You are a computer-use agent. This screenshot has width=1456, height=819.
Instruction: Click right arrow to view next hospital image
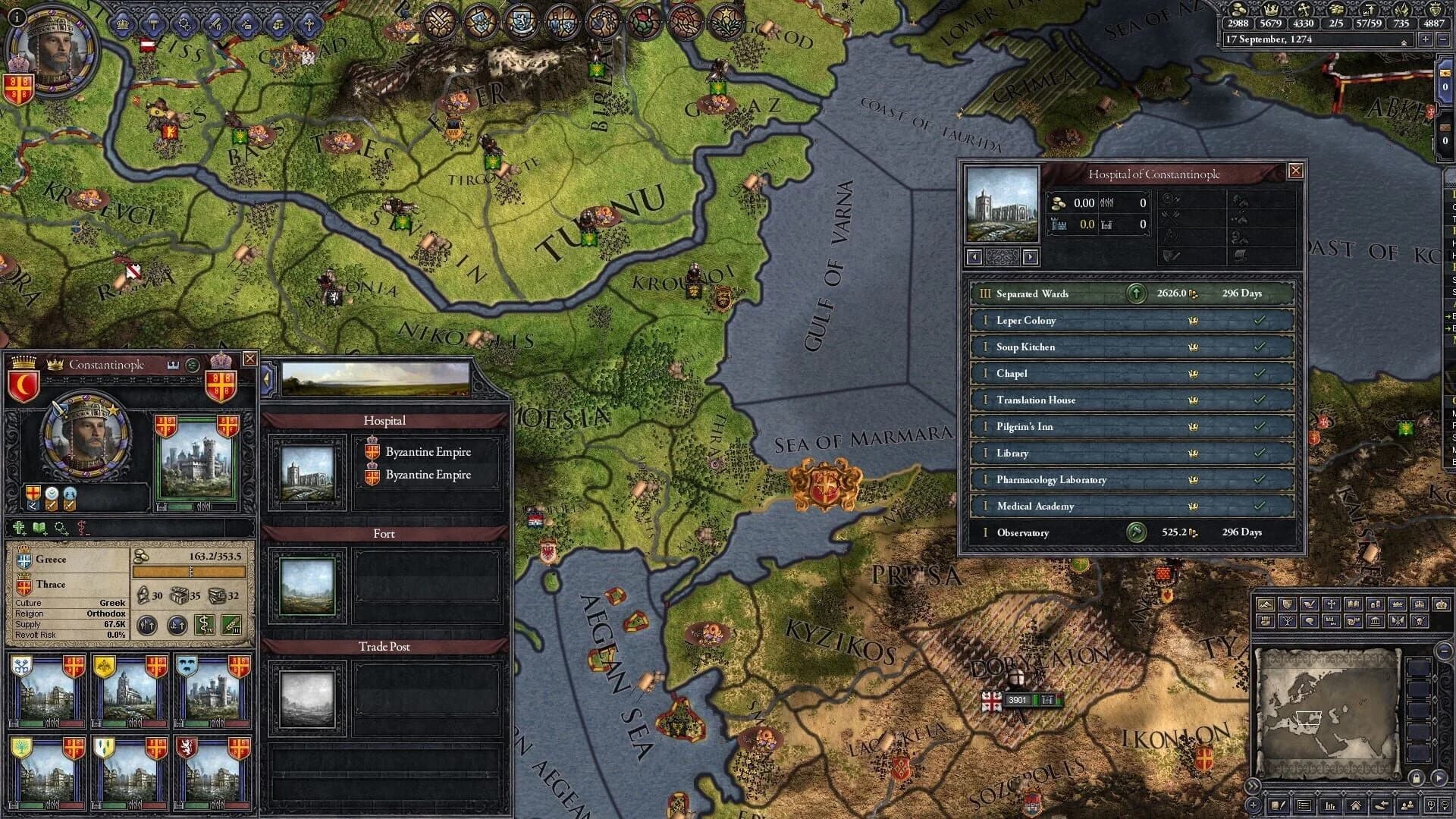point(1030,258)
